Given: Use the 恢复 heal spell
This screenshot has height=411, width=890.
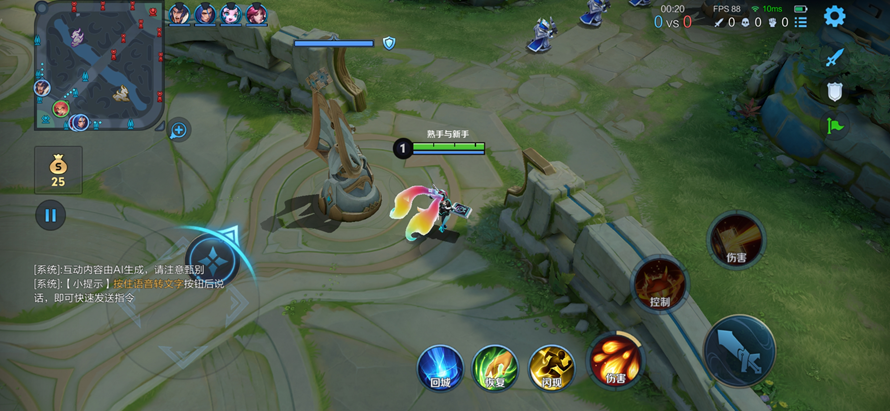Looking at the screenshot, I should point(495,366).
